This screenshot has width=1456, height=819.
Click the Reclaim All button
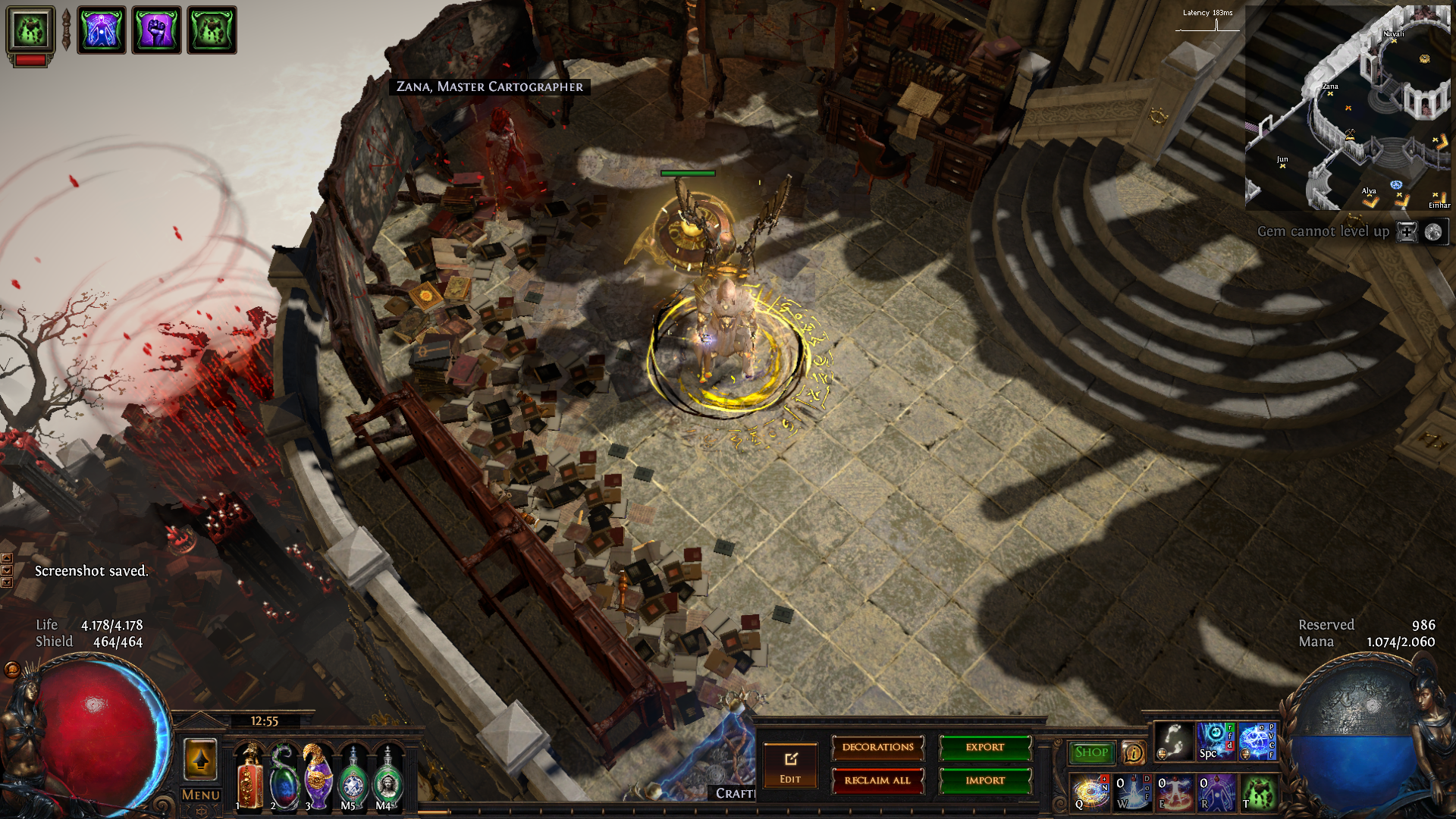pos(877,780)
